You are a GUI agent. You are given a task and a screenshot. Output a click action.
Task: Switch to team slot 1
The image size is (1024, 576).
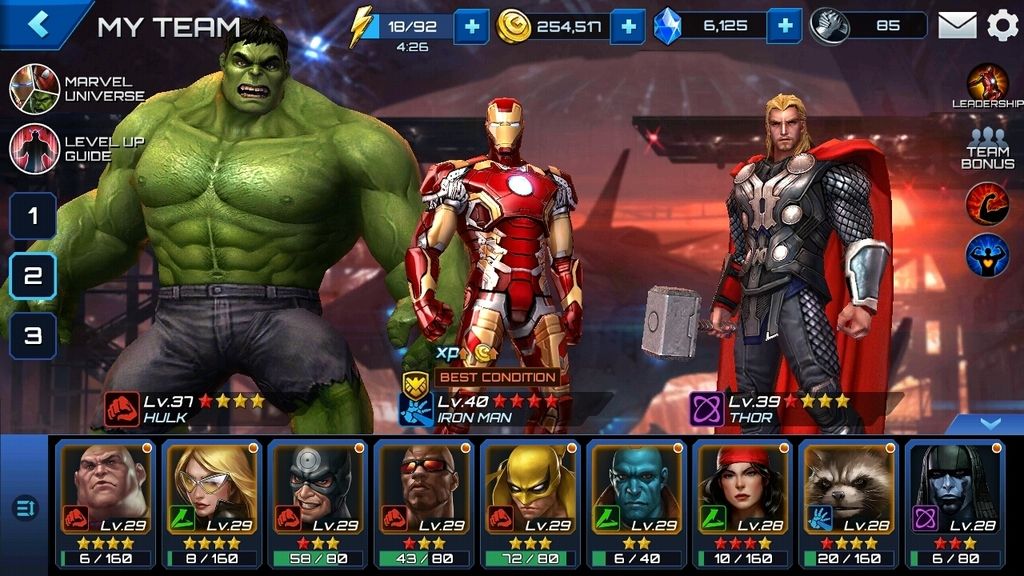coord(33,216)
